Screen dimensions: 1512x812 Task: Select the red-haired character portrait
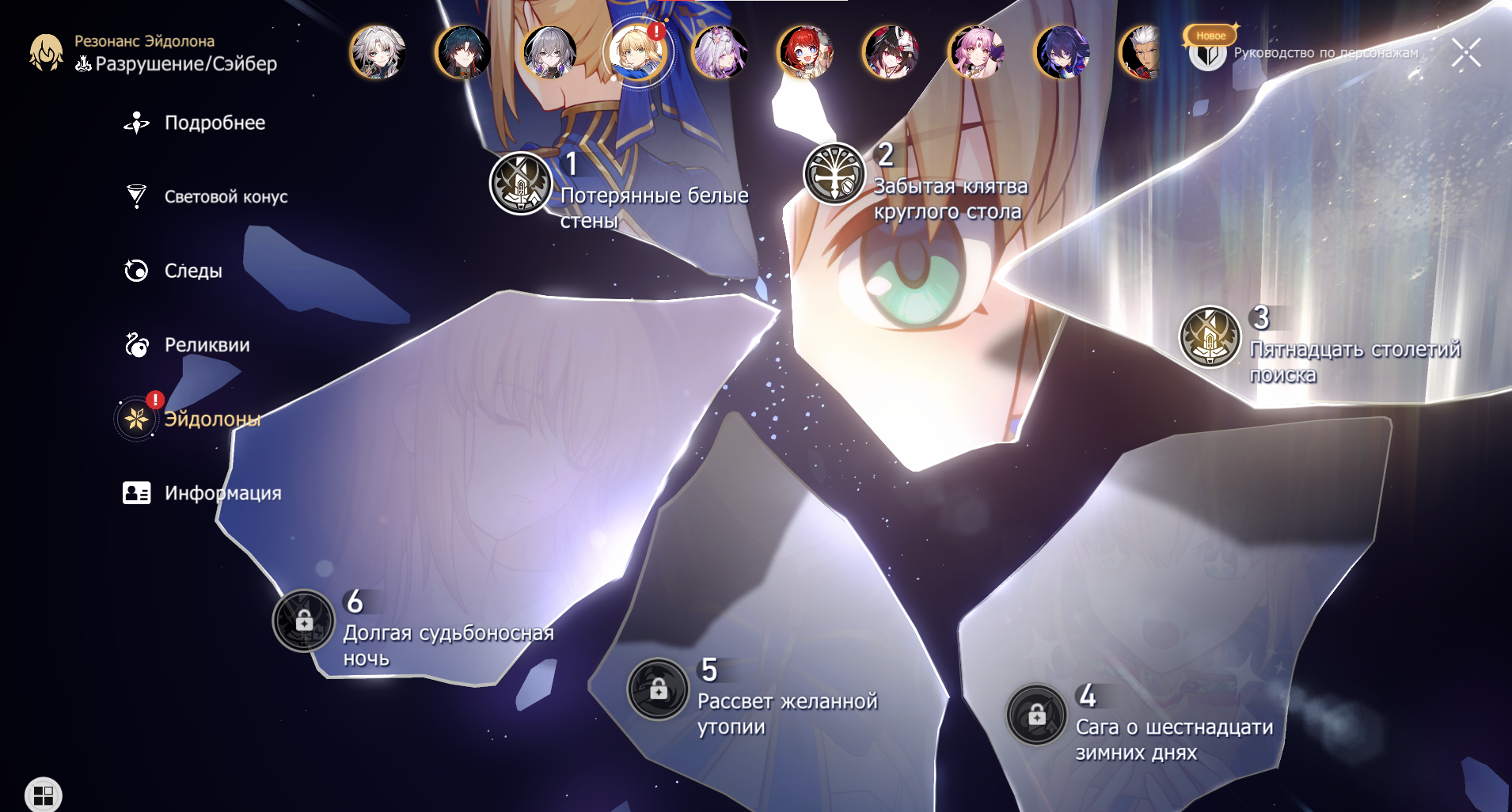coord(805,53)
